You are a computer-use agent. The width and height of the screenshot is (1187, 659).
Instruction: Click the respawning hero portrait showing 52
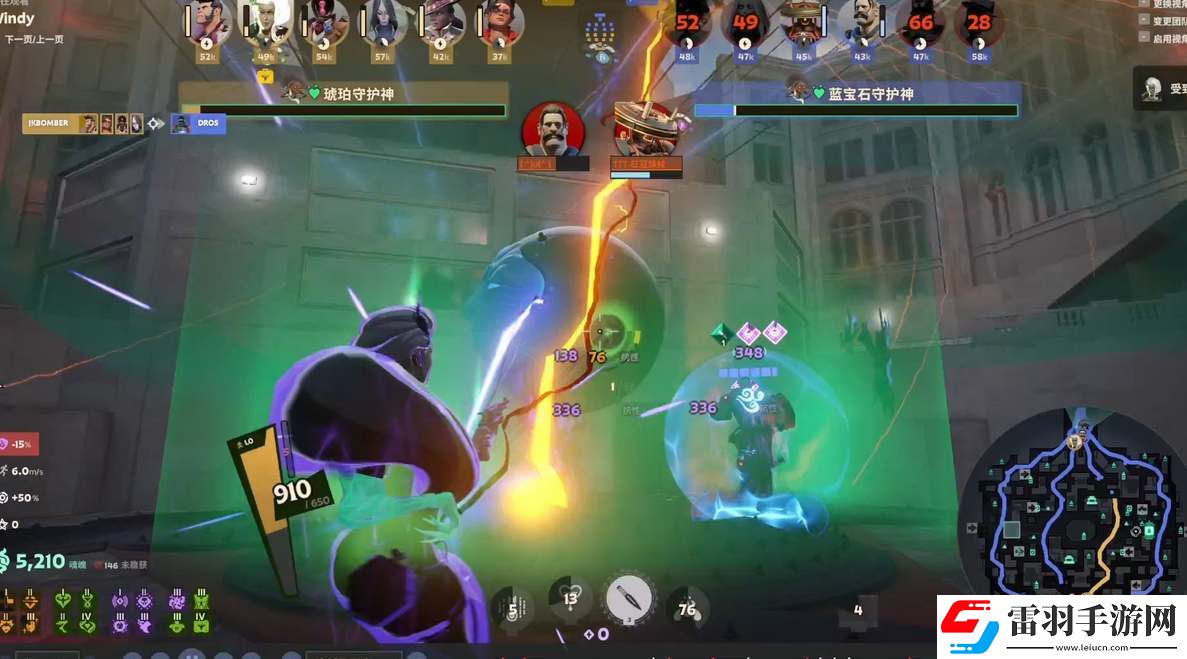pos(688,24)
